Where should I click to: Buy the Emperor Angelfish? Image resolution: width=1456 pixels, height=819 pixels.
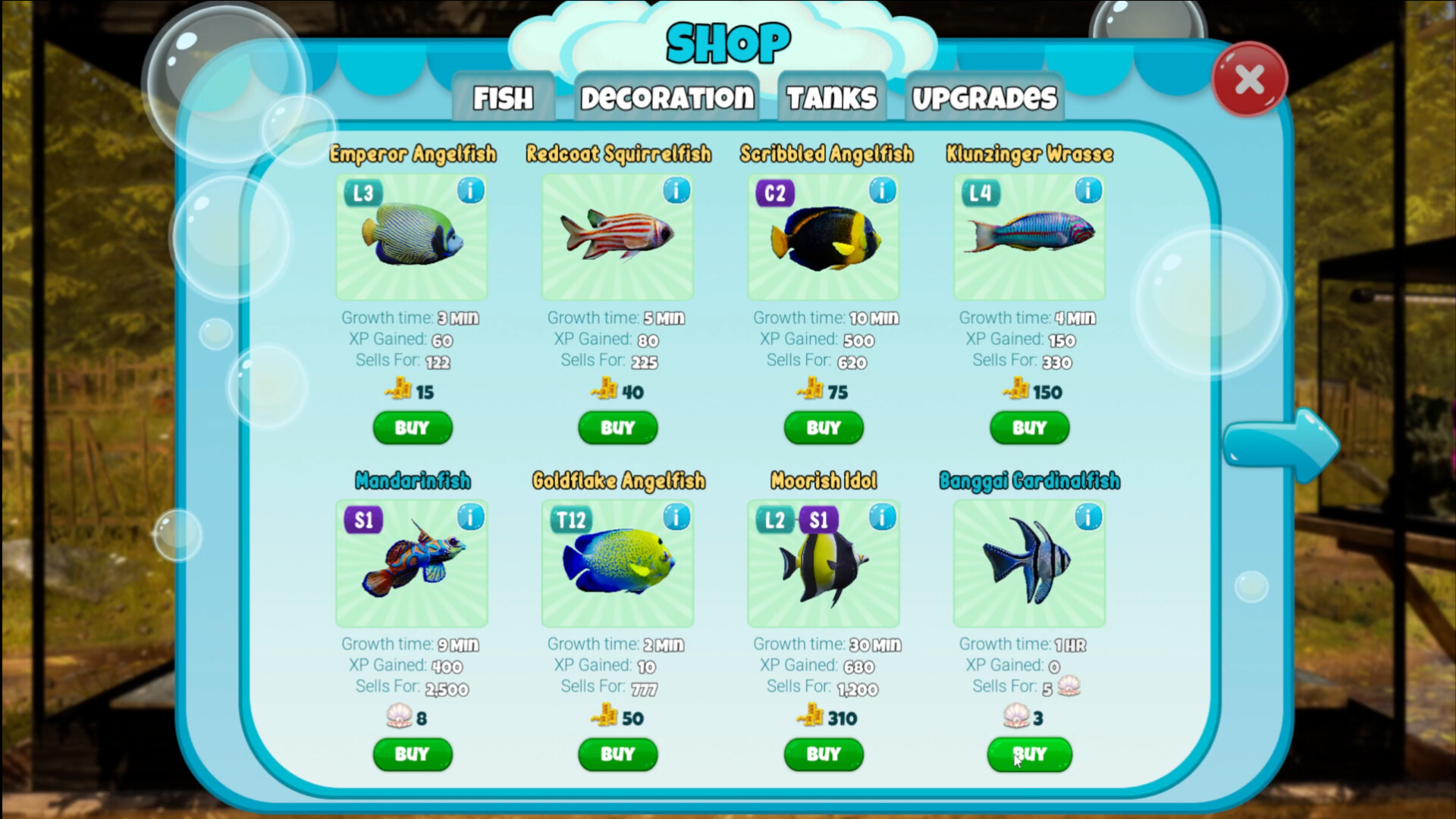[412, 428]
